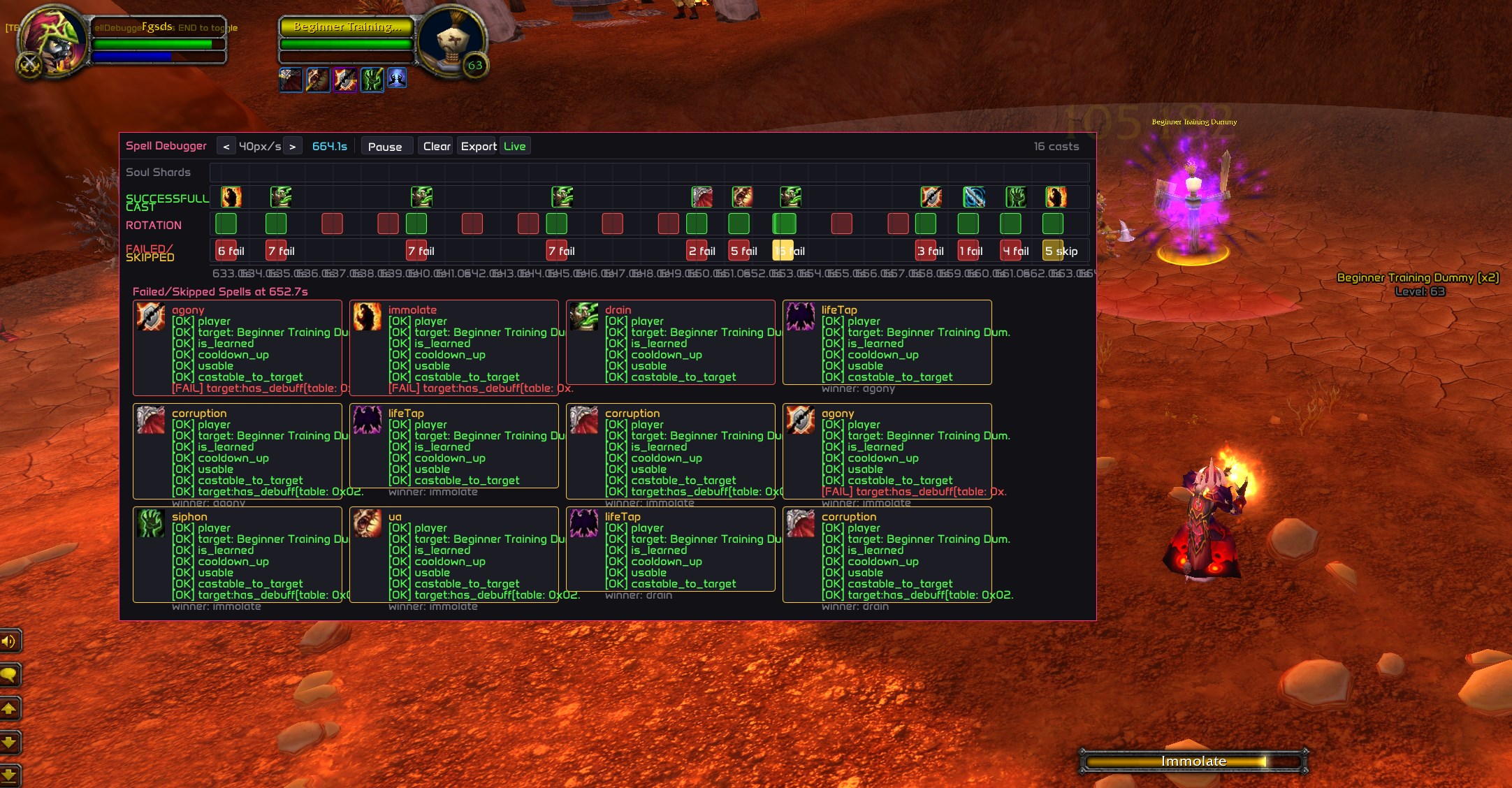Pause the spell debugger timeline
Screen dimensions: 1512x788
(386, 146)
